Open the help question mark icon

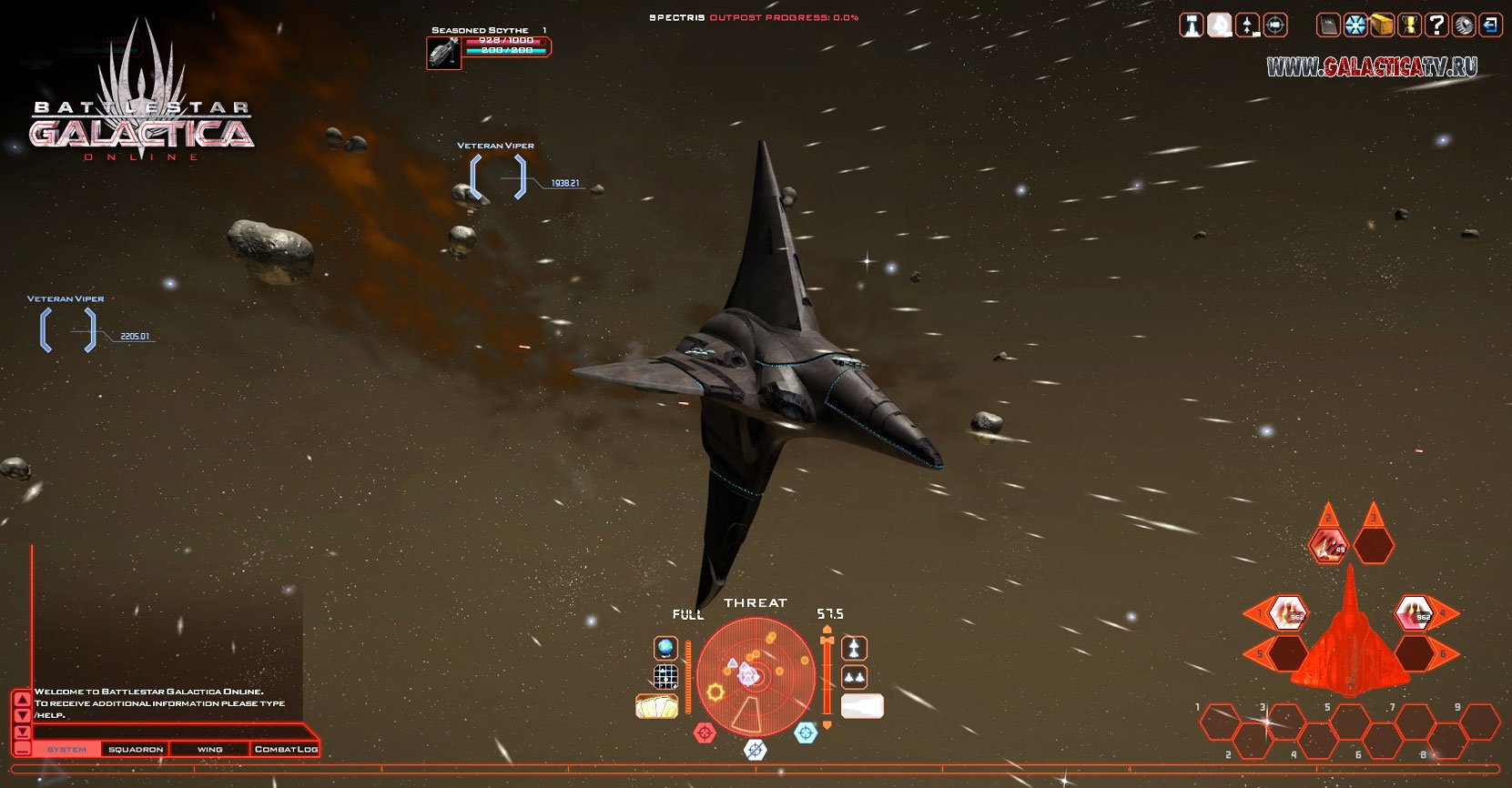[1436, 25]
